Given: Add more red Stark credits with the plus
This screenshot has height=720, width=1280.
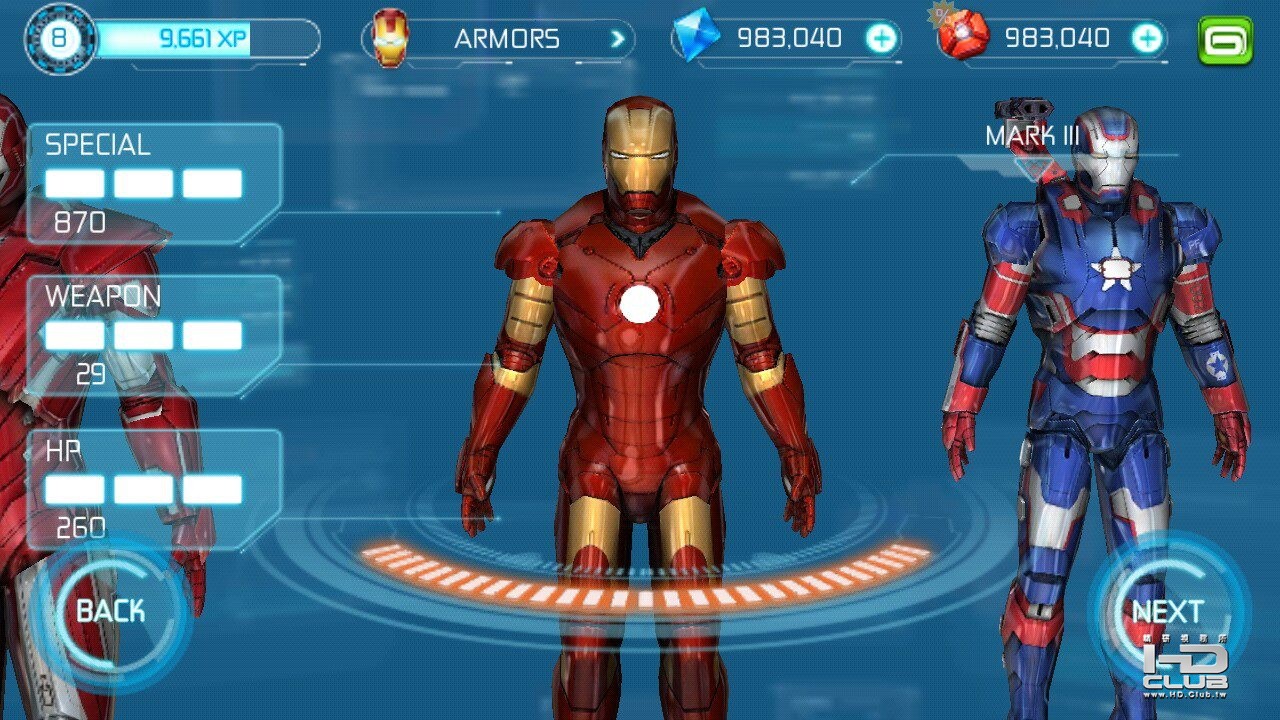Looking at the screenshot, I should [x=1147, y=39].
